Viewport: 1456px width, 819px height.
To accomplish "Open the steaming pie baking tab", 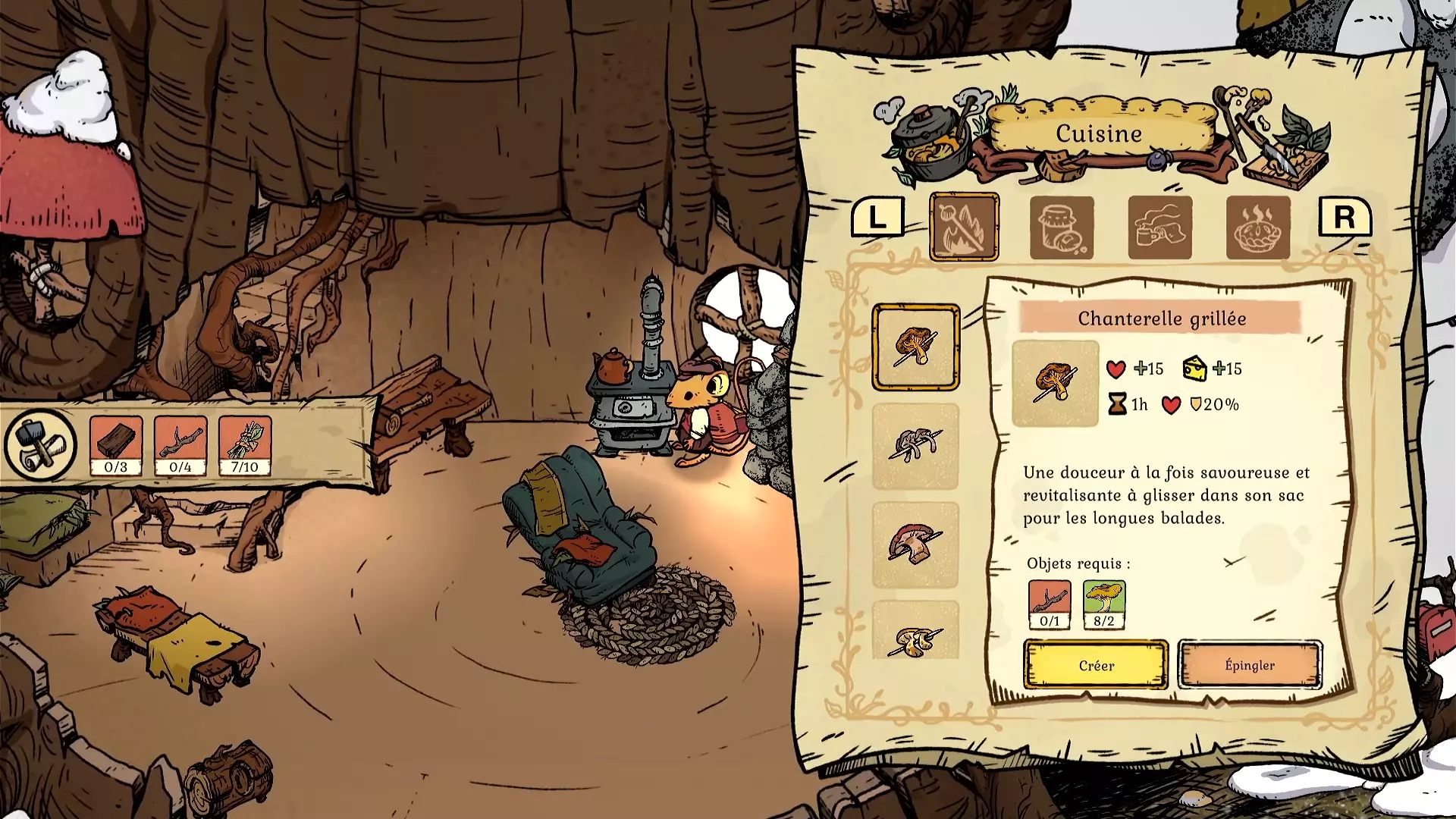I will click(x=1257, y=227).
